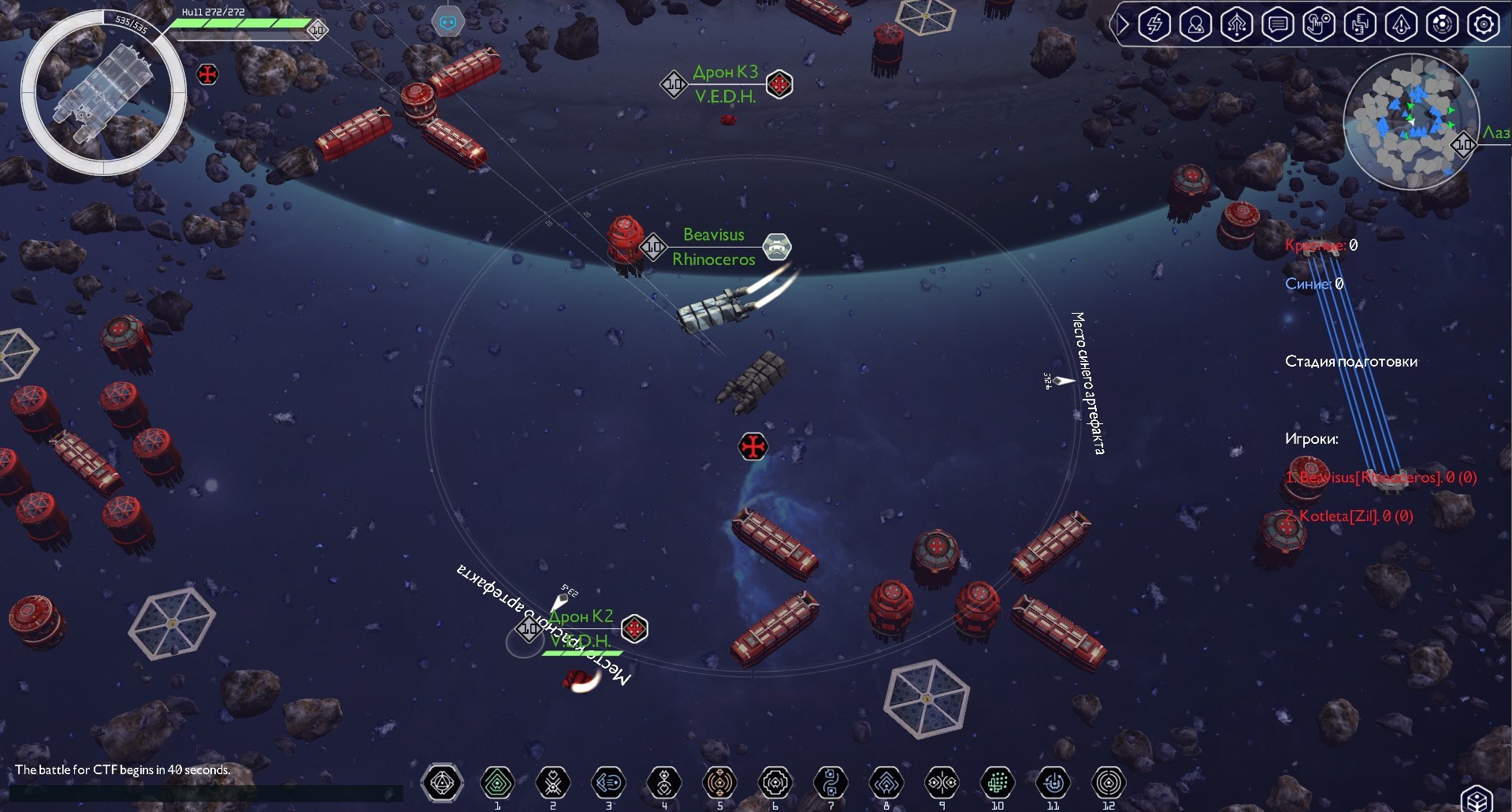Target the Дрон K2 red crosshair icon
Screen dimensions: 1512x812
pyautogui.click(x=634, y=628)
